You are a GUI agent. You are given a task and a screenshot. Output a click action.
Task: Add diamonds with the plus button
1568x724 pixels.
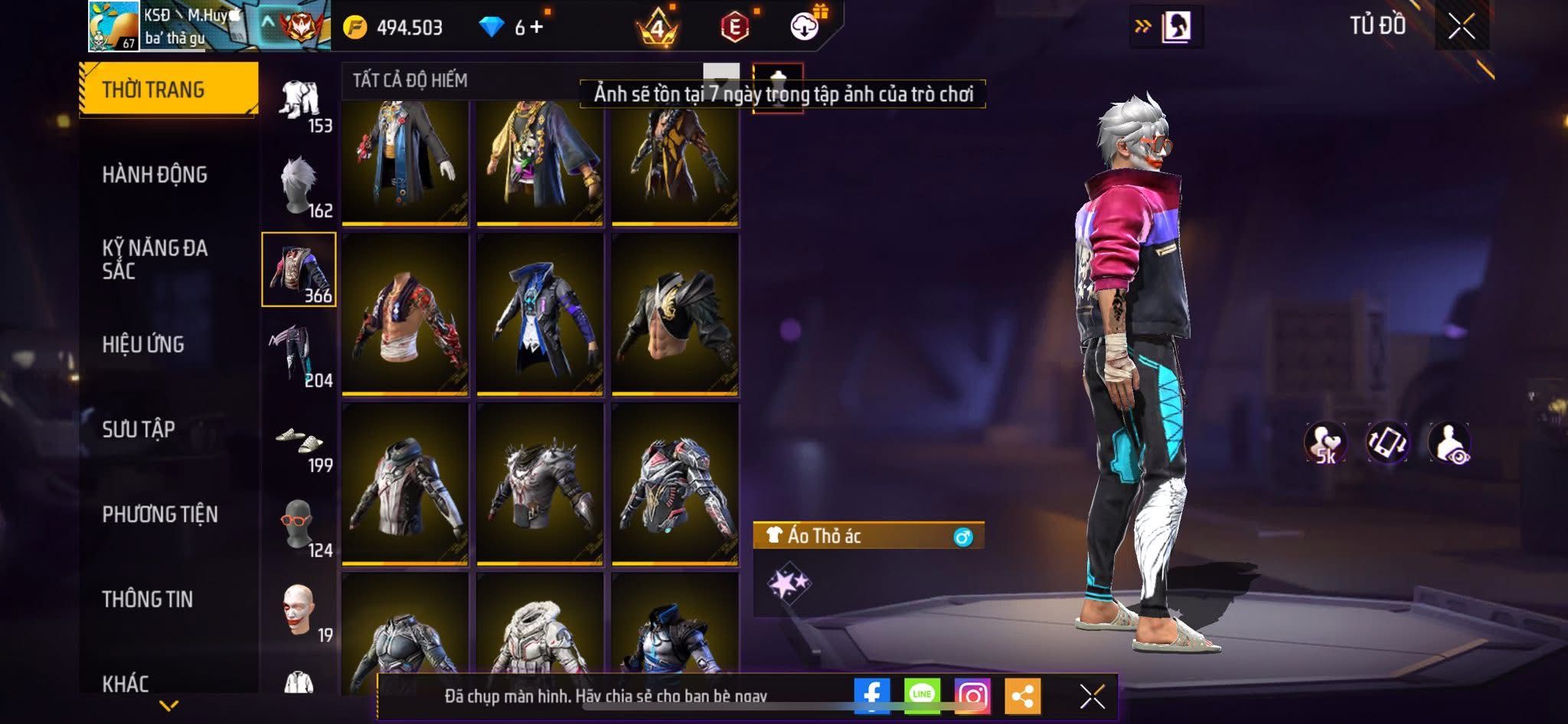537,28
